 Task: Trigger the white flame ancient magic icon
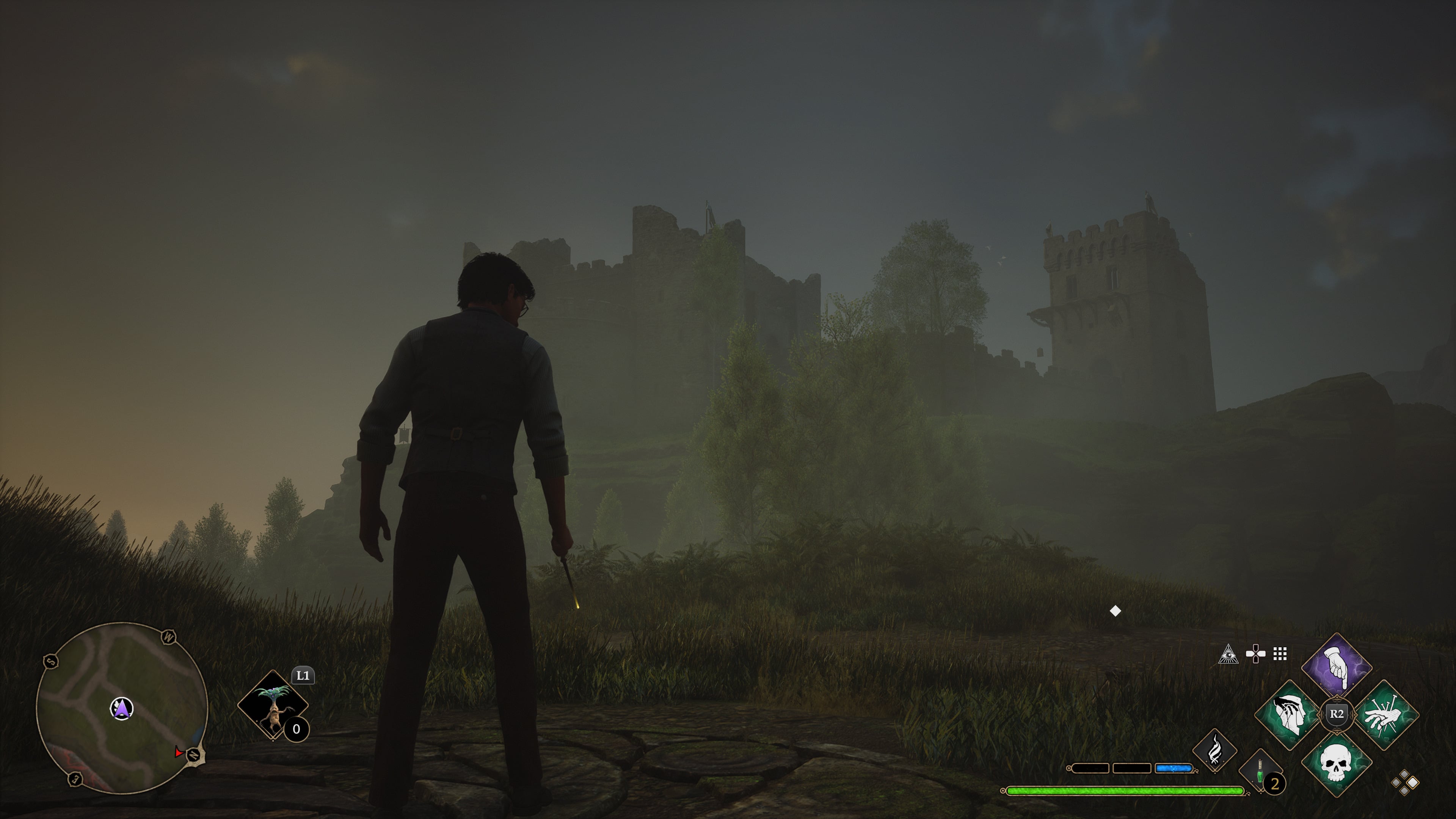pyautogui.click(x=1214, y=751)
